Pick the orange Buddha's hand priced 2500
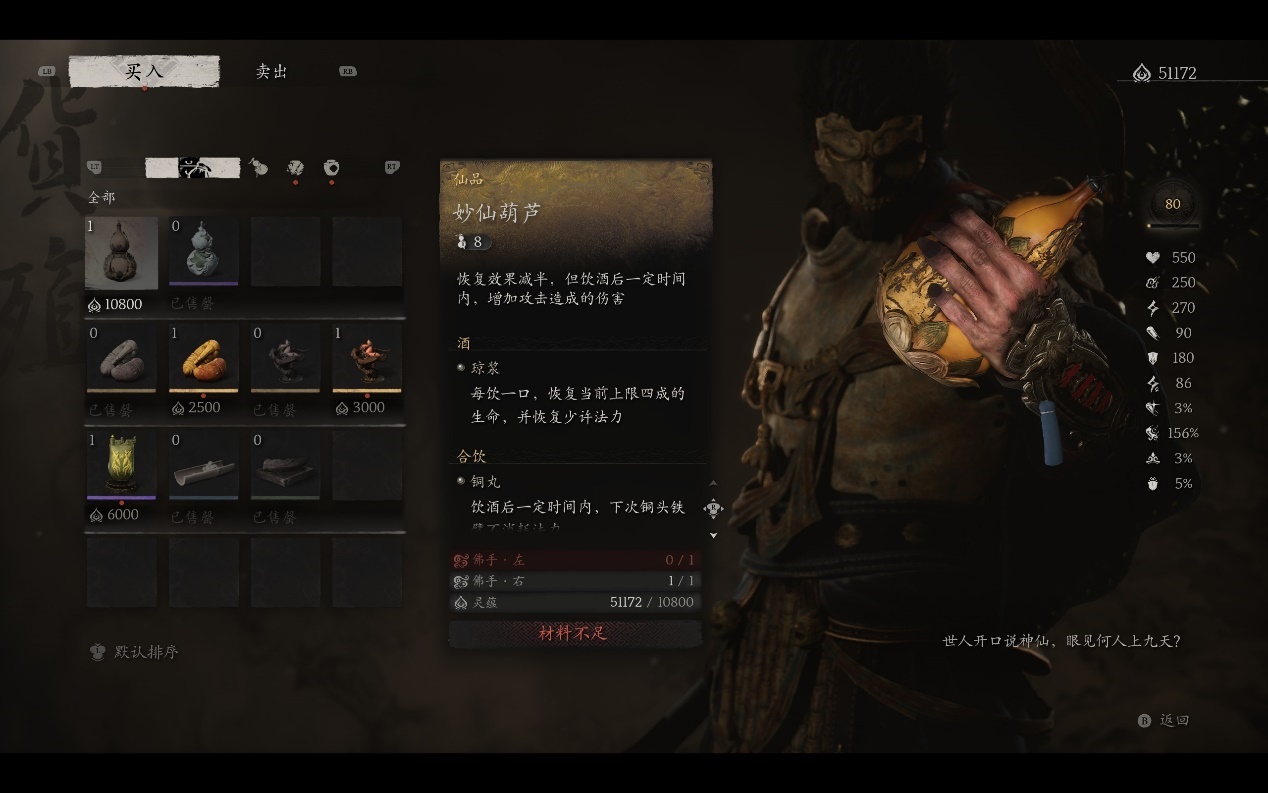 [204, 360]
